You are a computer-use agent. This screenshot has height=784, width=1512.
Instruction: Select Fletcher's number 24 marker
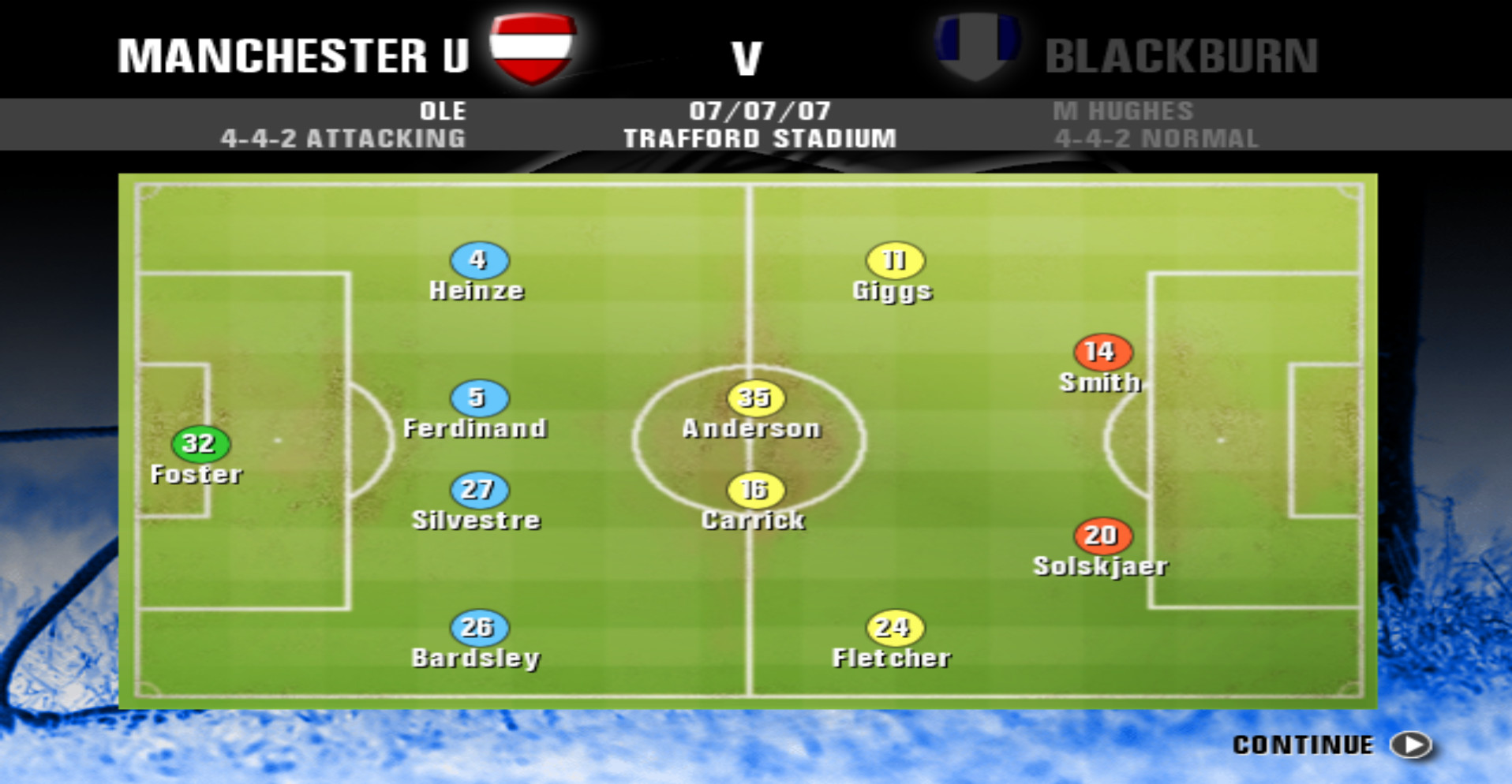coord(893,628)
